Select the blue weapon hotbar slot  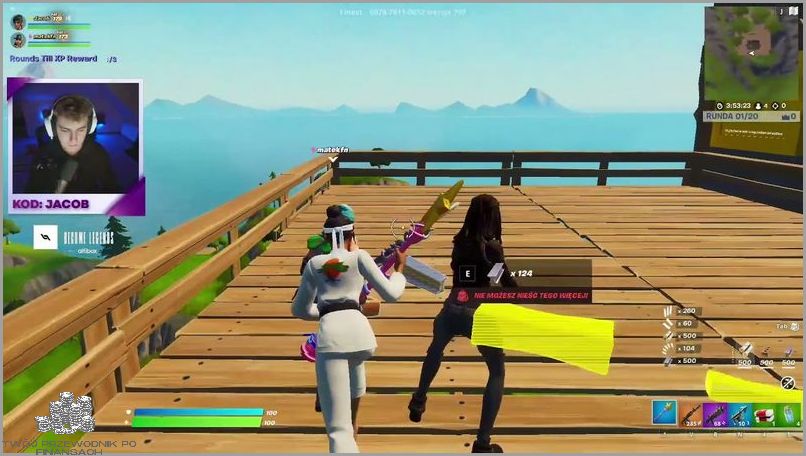coord(738,412)
